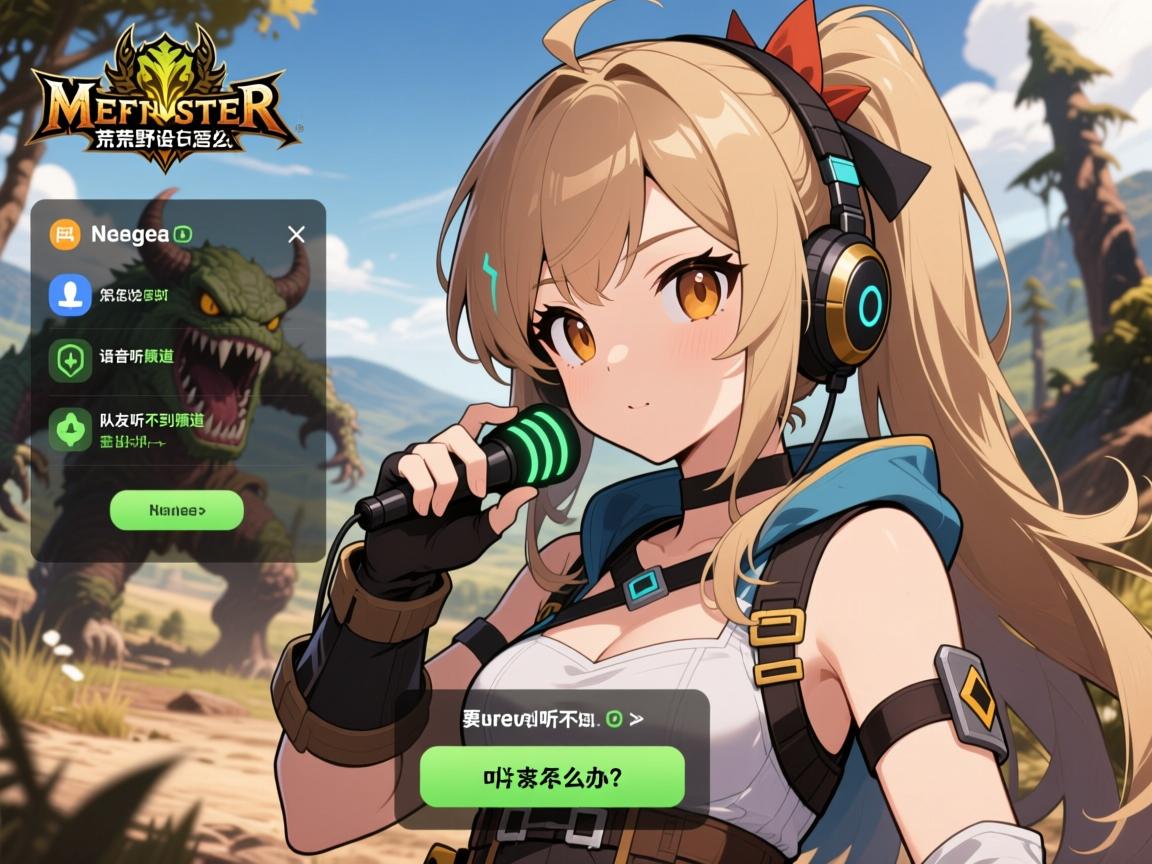Viewport: 1152px width, 864px height.
Task: Tap the large green 怎么办? button
Action: pos(552,776)
